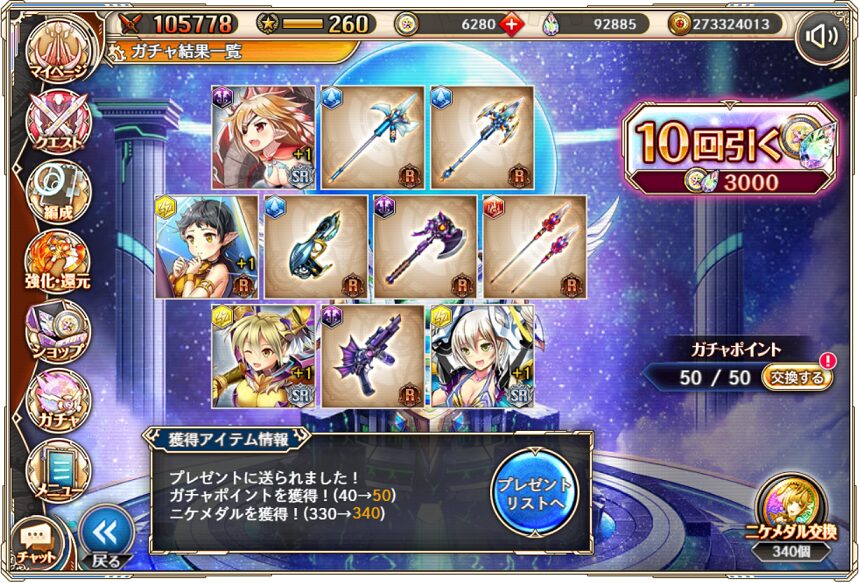Toggle the sound speaker button

821,38
